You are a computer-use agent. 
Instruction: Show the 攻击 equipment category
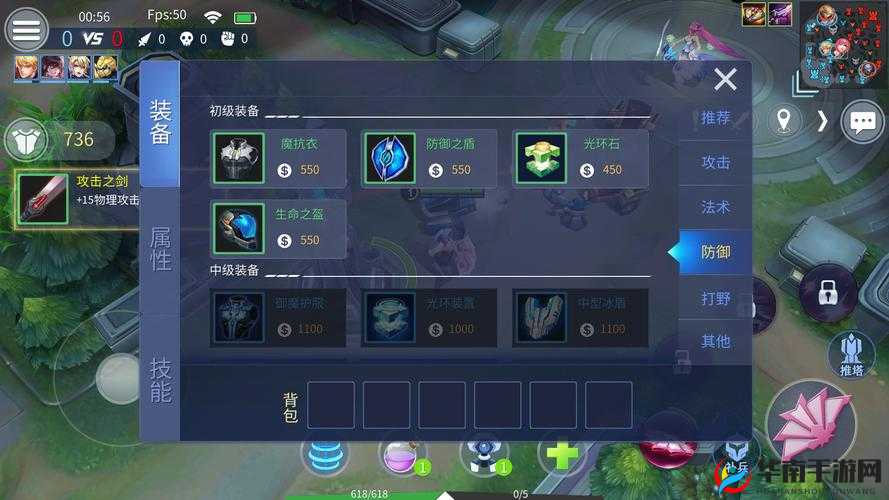click(x=715, y=162)
